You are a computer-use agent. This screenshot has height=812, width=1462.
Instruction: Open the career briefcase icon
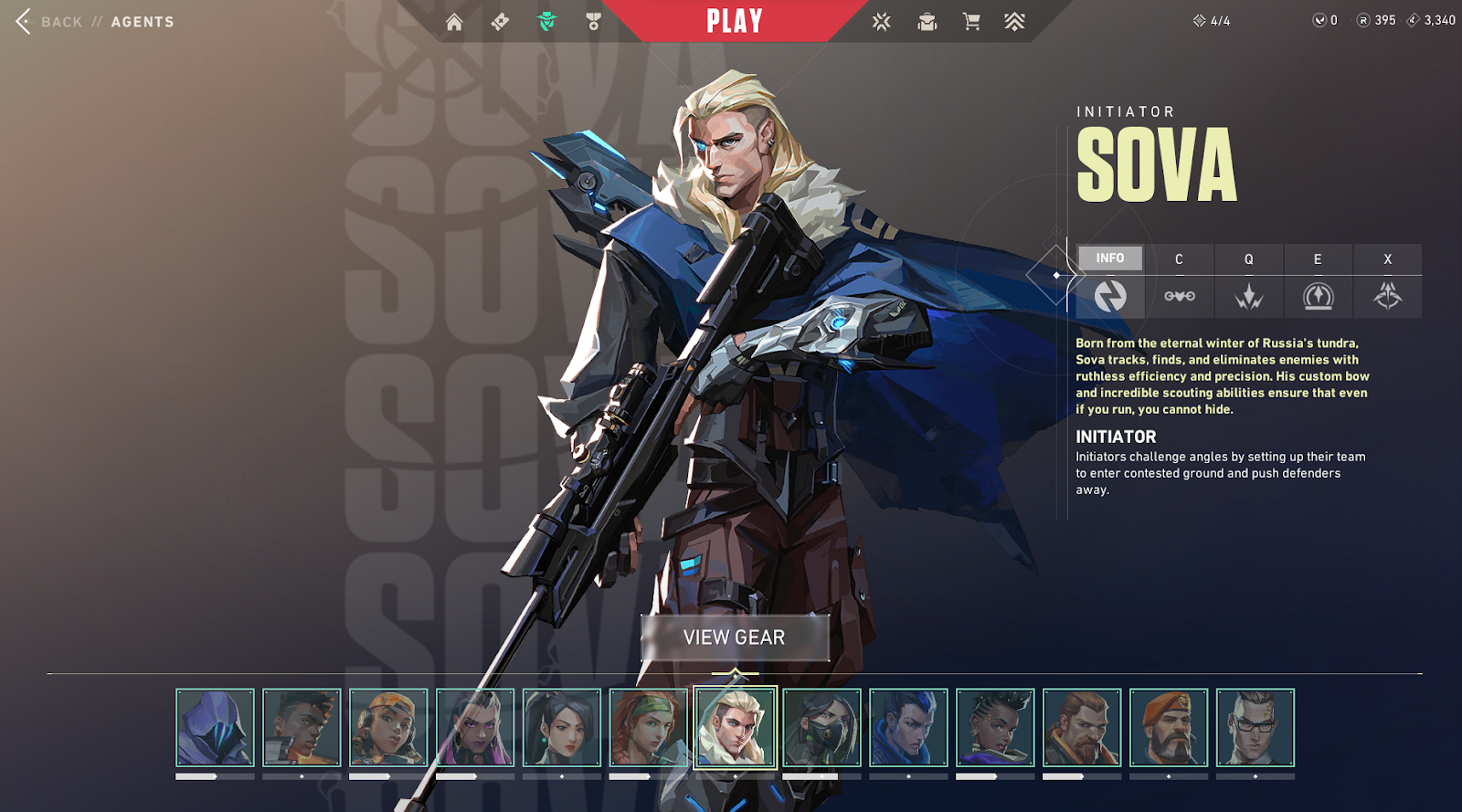[x=927, y=22]
